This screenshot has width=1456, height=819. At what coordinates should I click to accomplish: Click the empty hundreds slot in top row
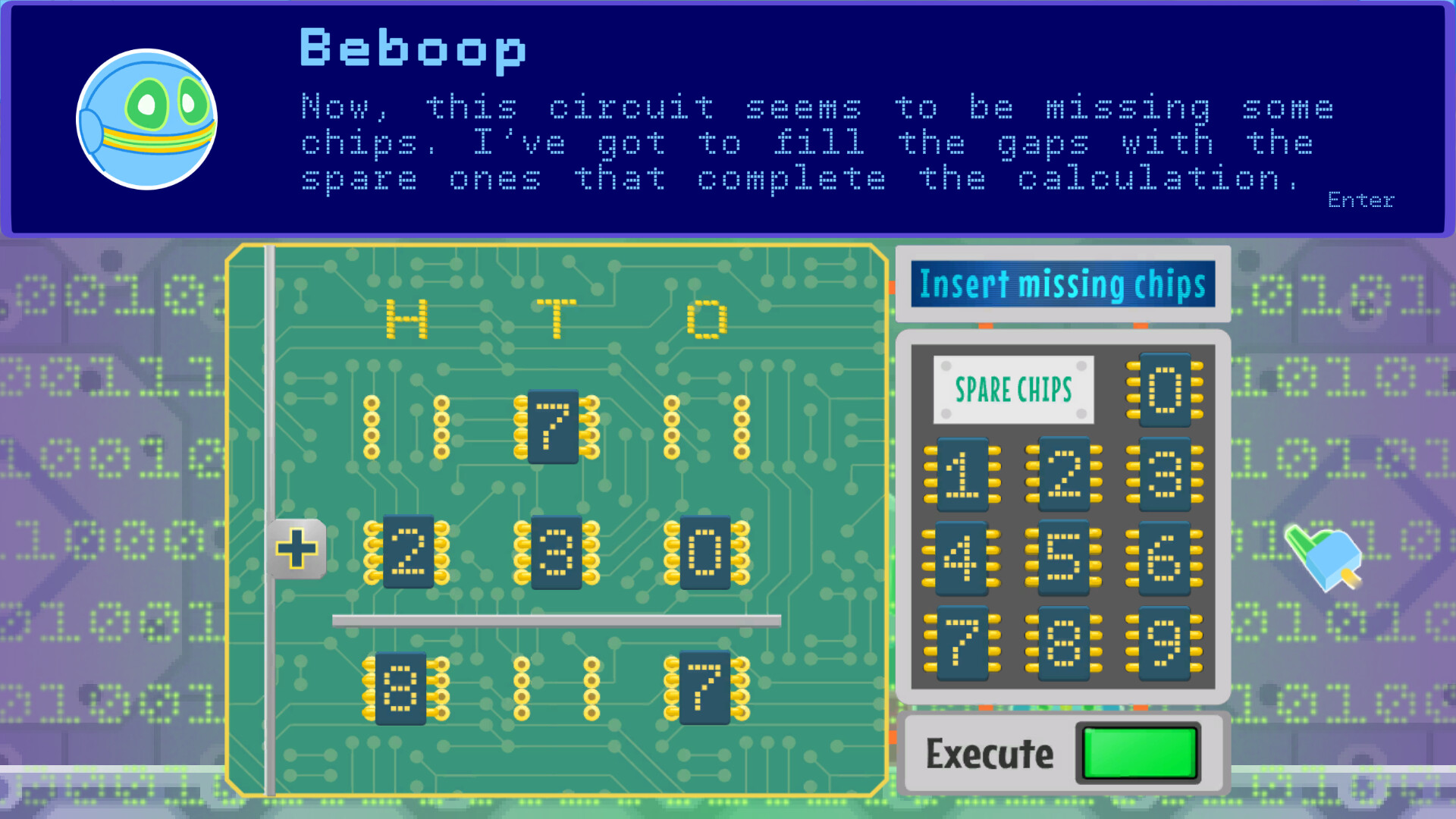tap(406, 428)
